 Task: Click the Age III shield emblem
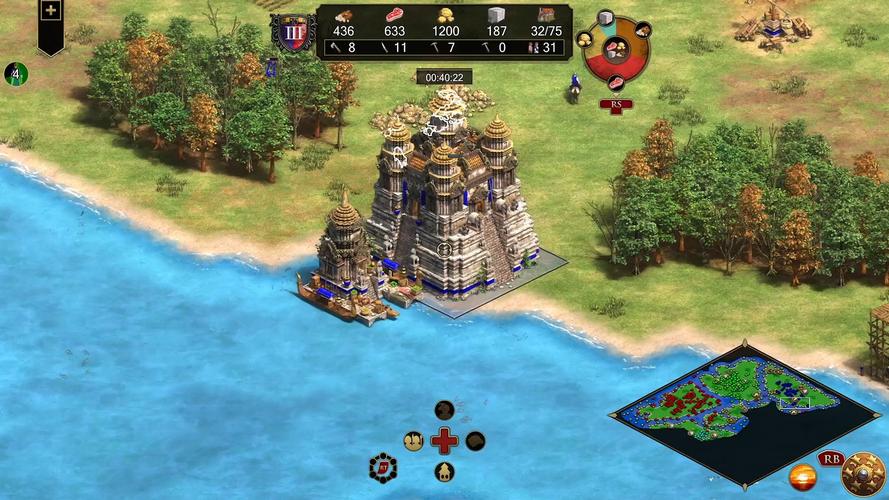point(294,32)
